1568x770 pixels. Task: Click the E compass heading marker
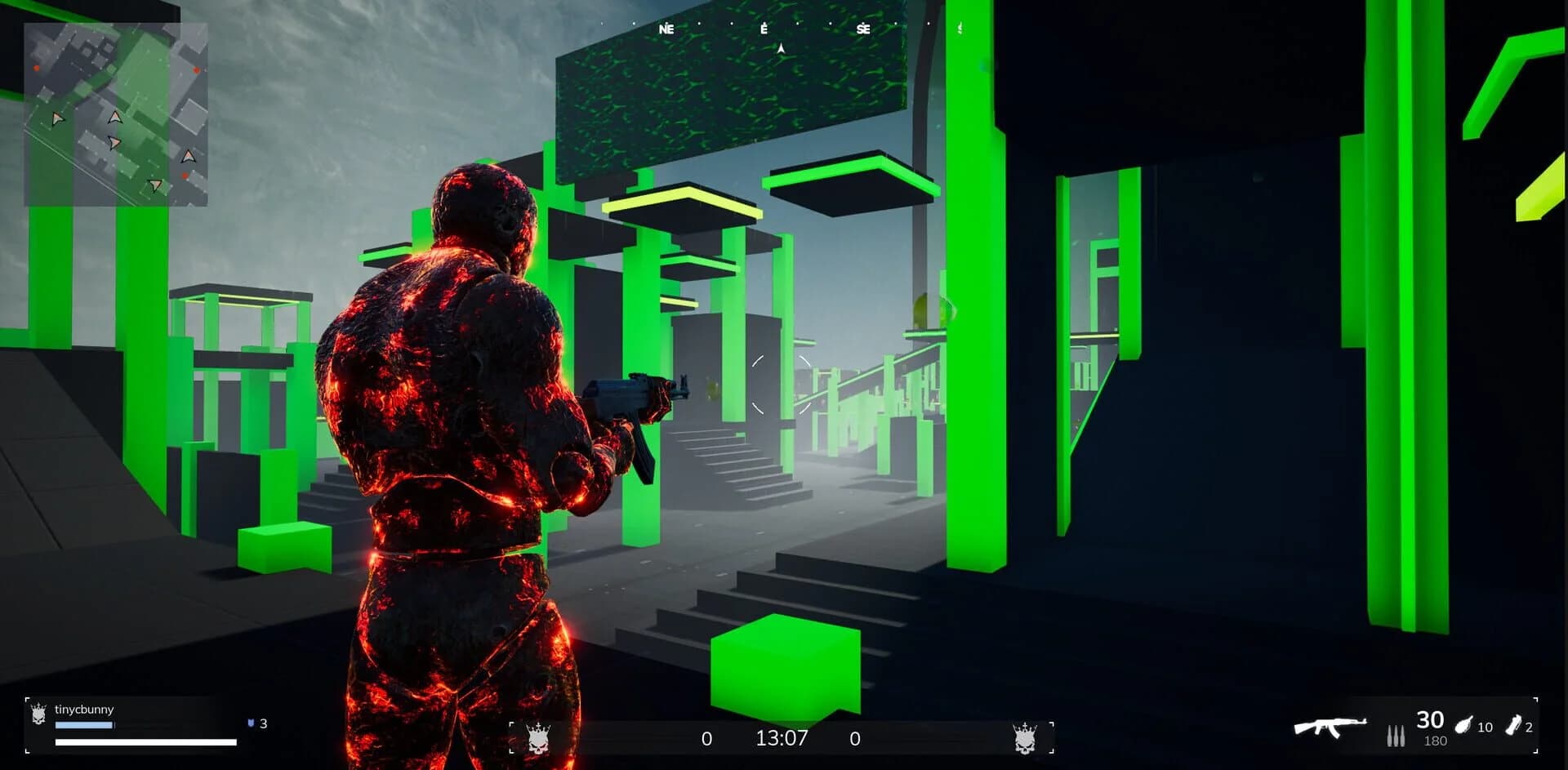click(763, 28)
